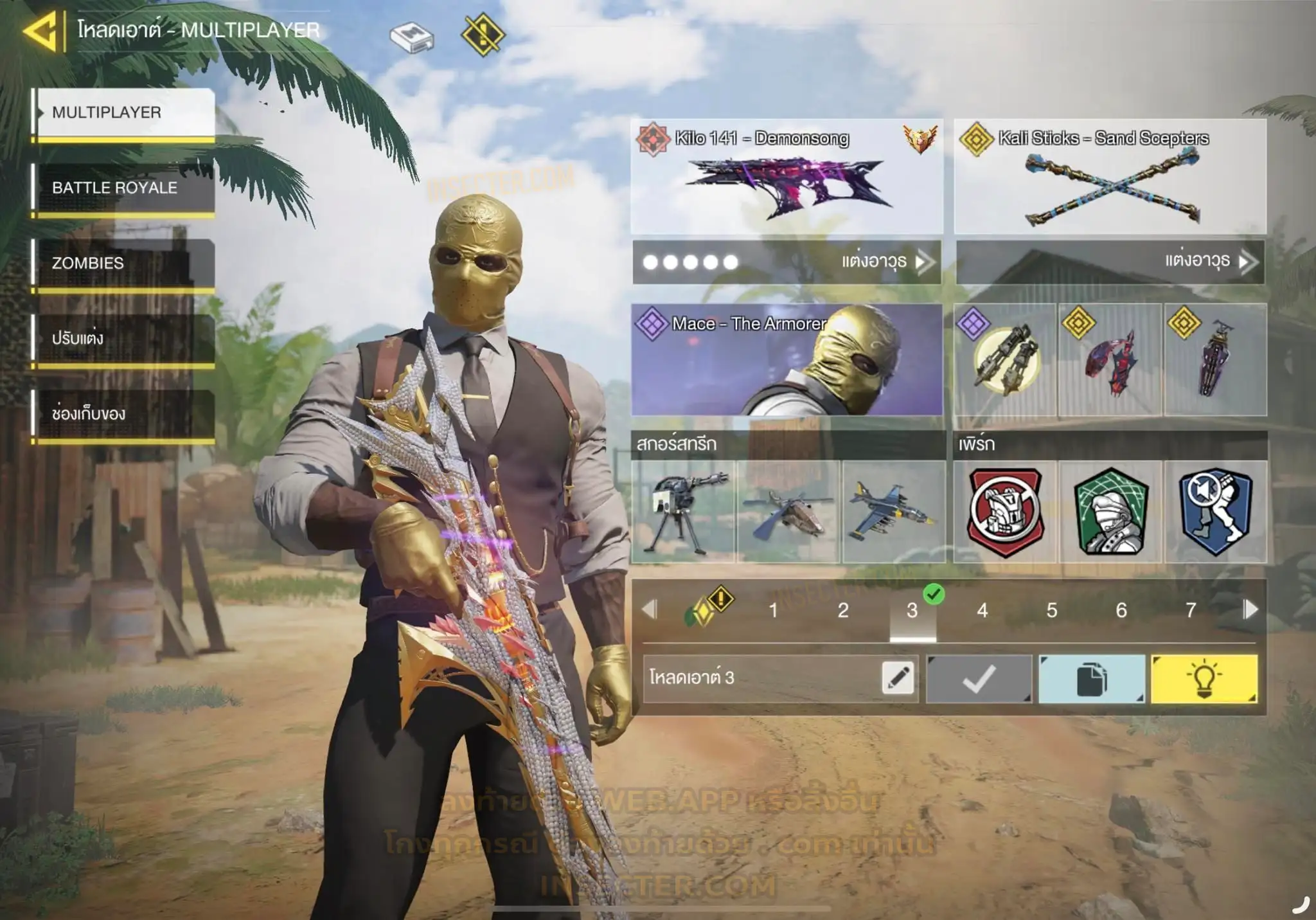
Task: Open the red perk slot
Action: [1005, 512]
